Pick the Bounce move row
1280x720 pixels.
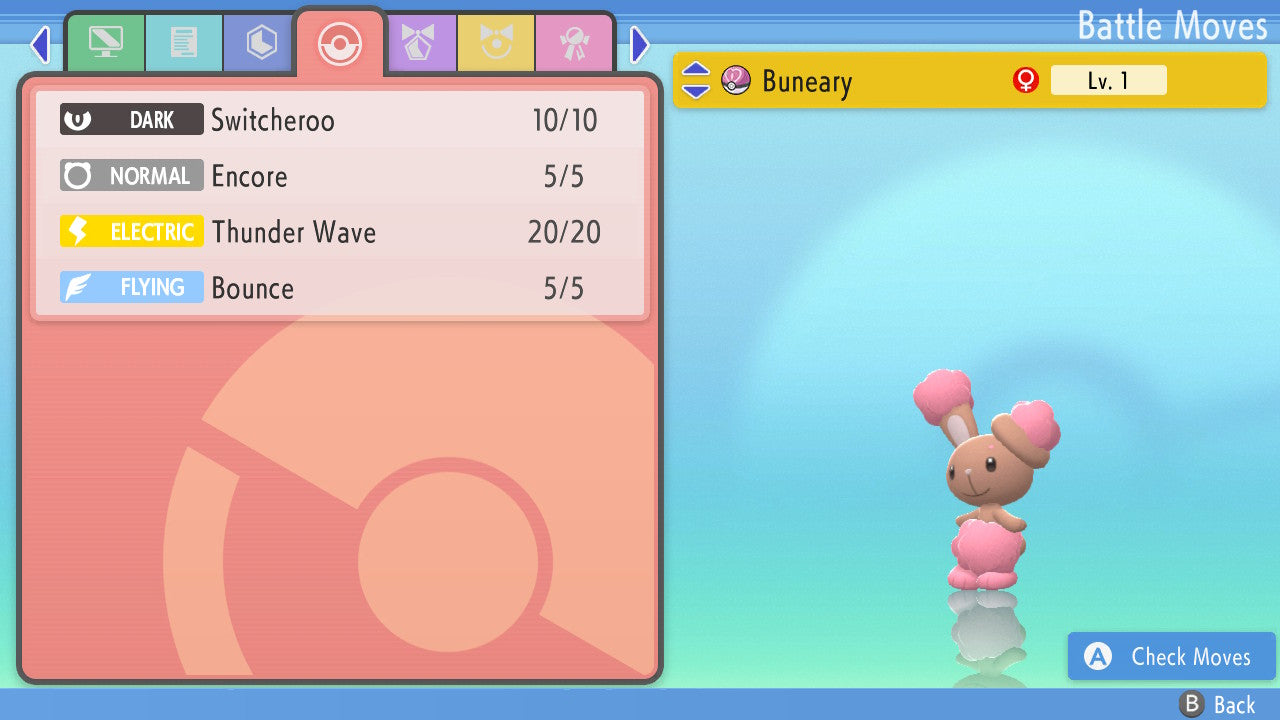[x=340, y=289]
